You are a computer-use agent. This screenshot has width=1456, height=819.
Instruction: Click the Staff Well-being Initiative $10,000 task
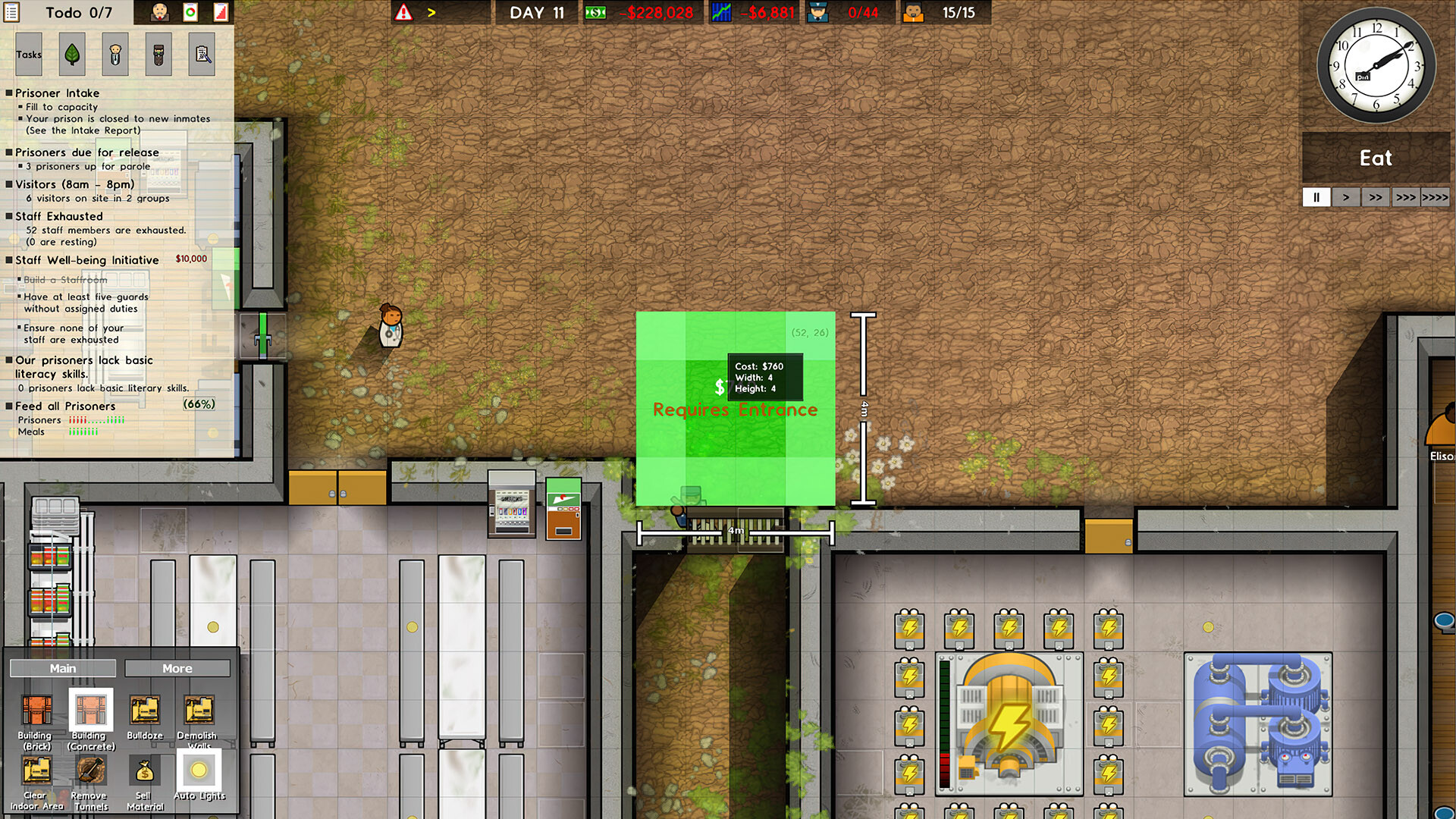click(86, 260)
